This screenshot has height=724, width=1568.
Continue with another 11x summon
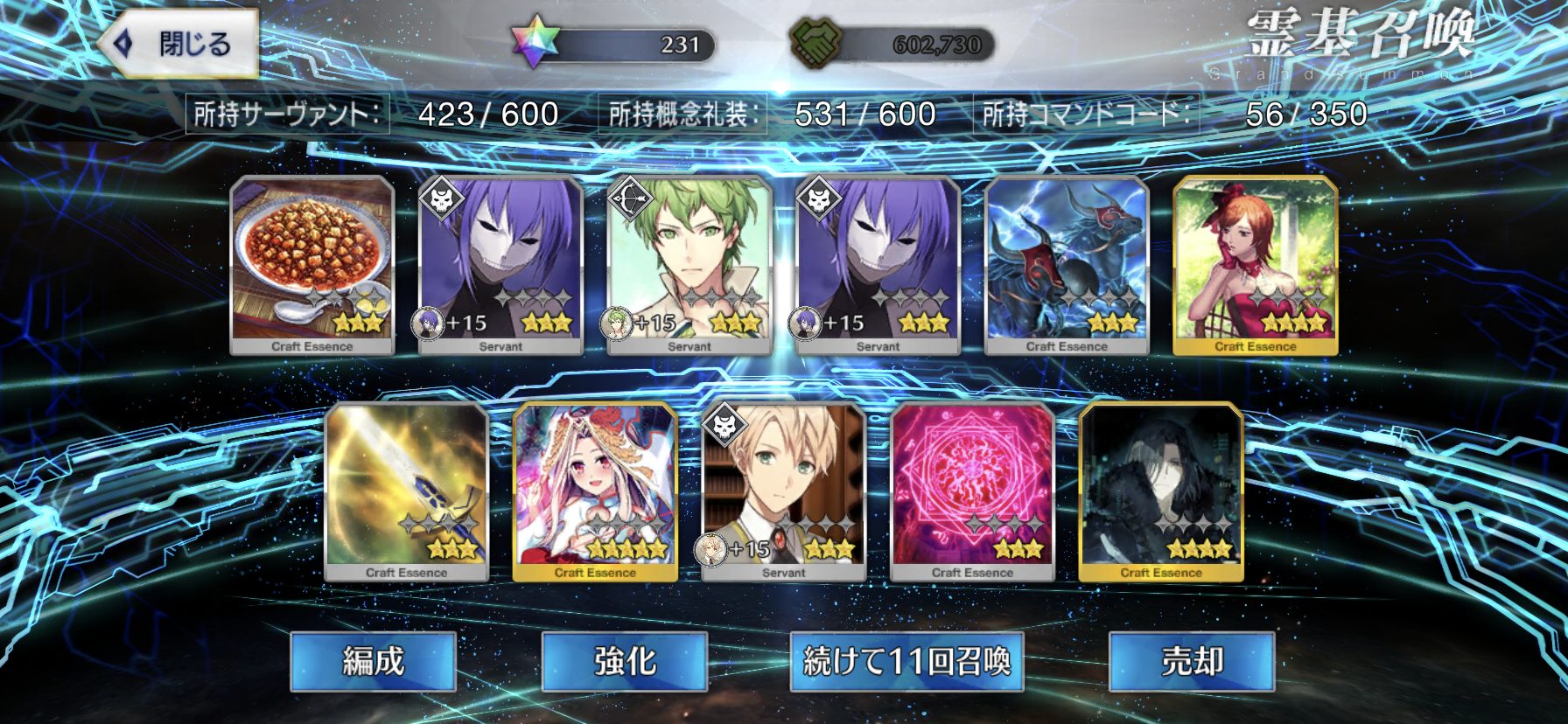pos(906,662)
